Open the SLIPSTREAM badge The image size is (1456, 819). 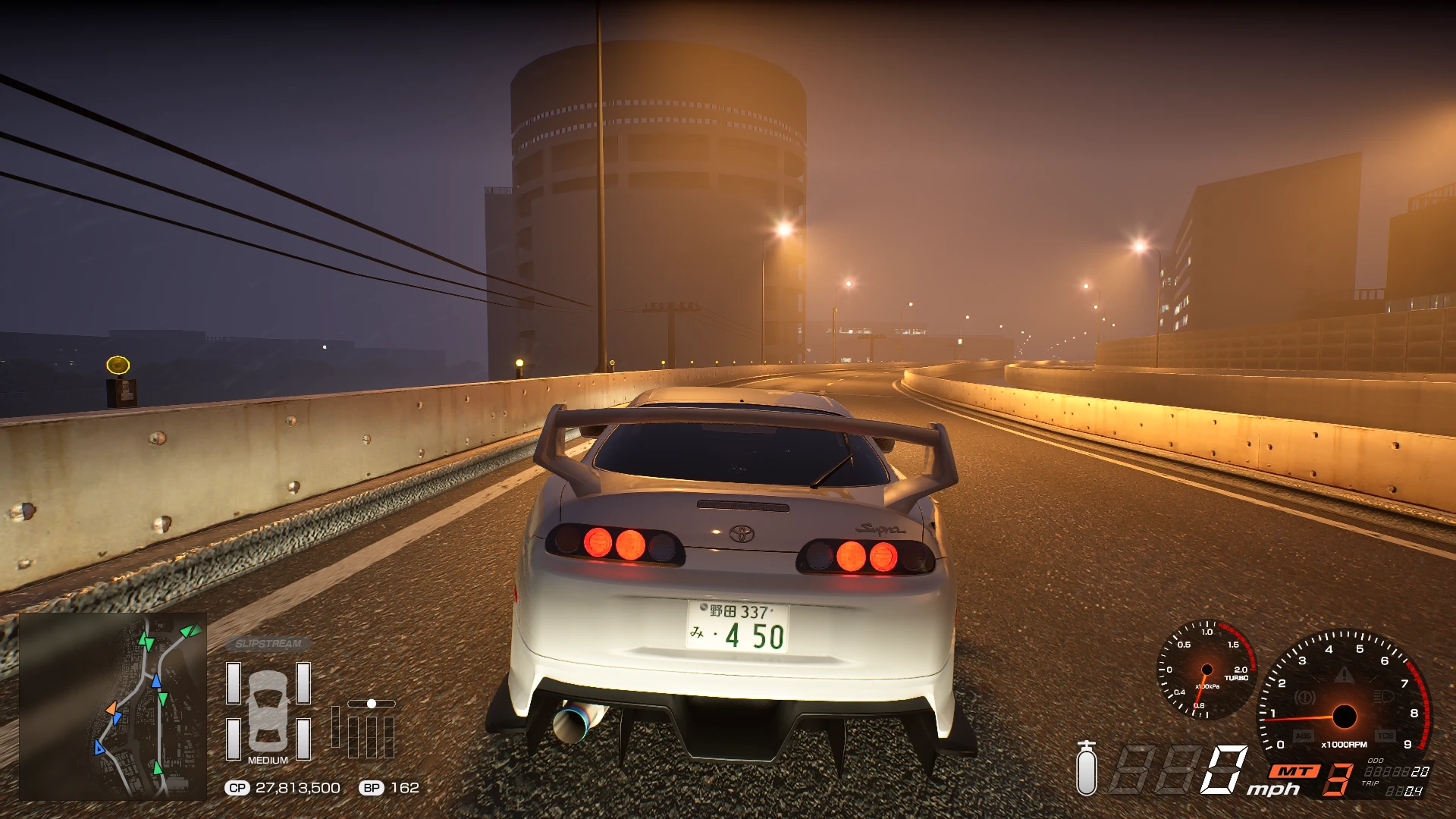(x=269, y=642)
